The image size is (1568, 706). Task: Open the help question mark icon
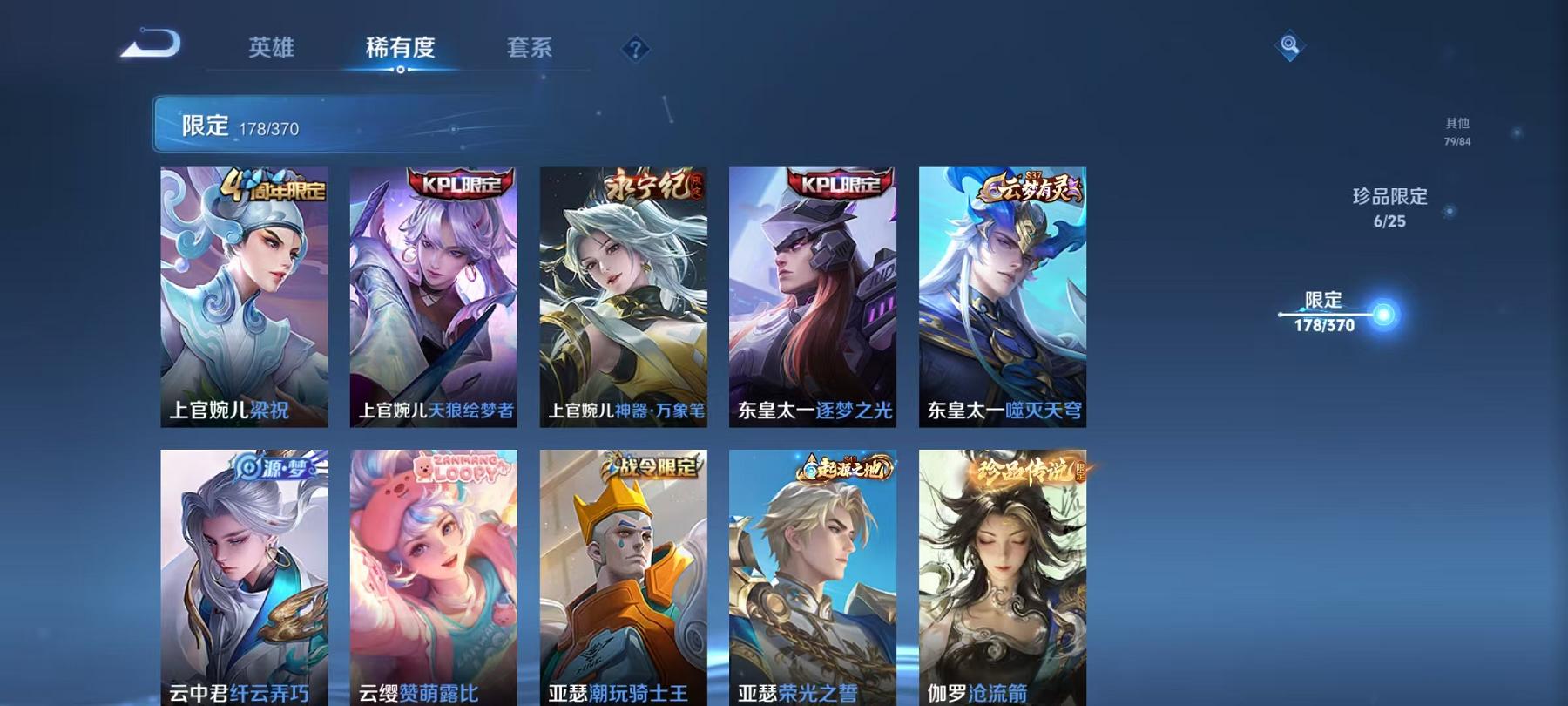click(x=637, y=48)
